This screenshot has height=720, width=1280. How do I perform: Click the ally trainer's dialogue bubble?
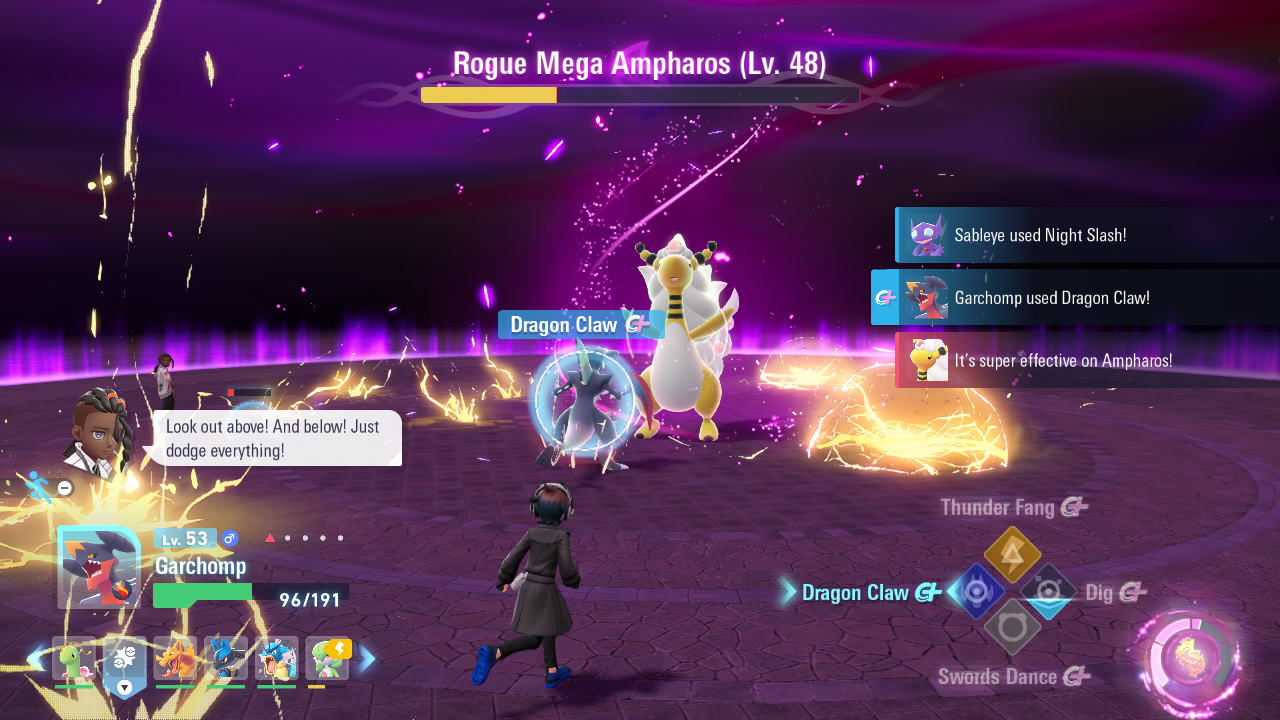277,438
